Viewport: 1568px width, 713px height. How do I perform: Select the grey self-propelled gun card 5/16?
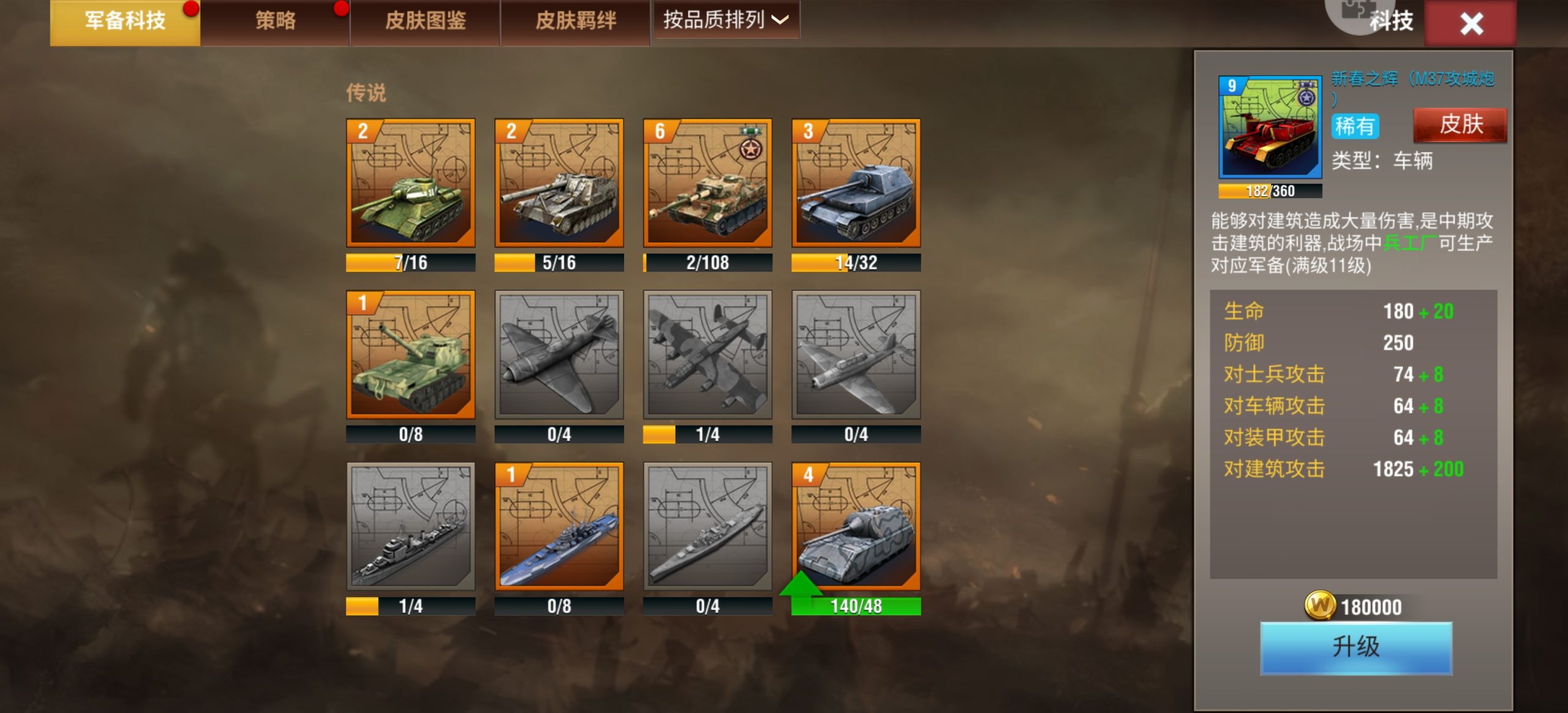pos(559,183)
